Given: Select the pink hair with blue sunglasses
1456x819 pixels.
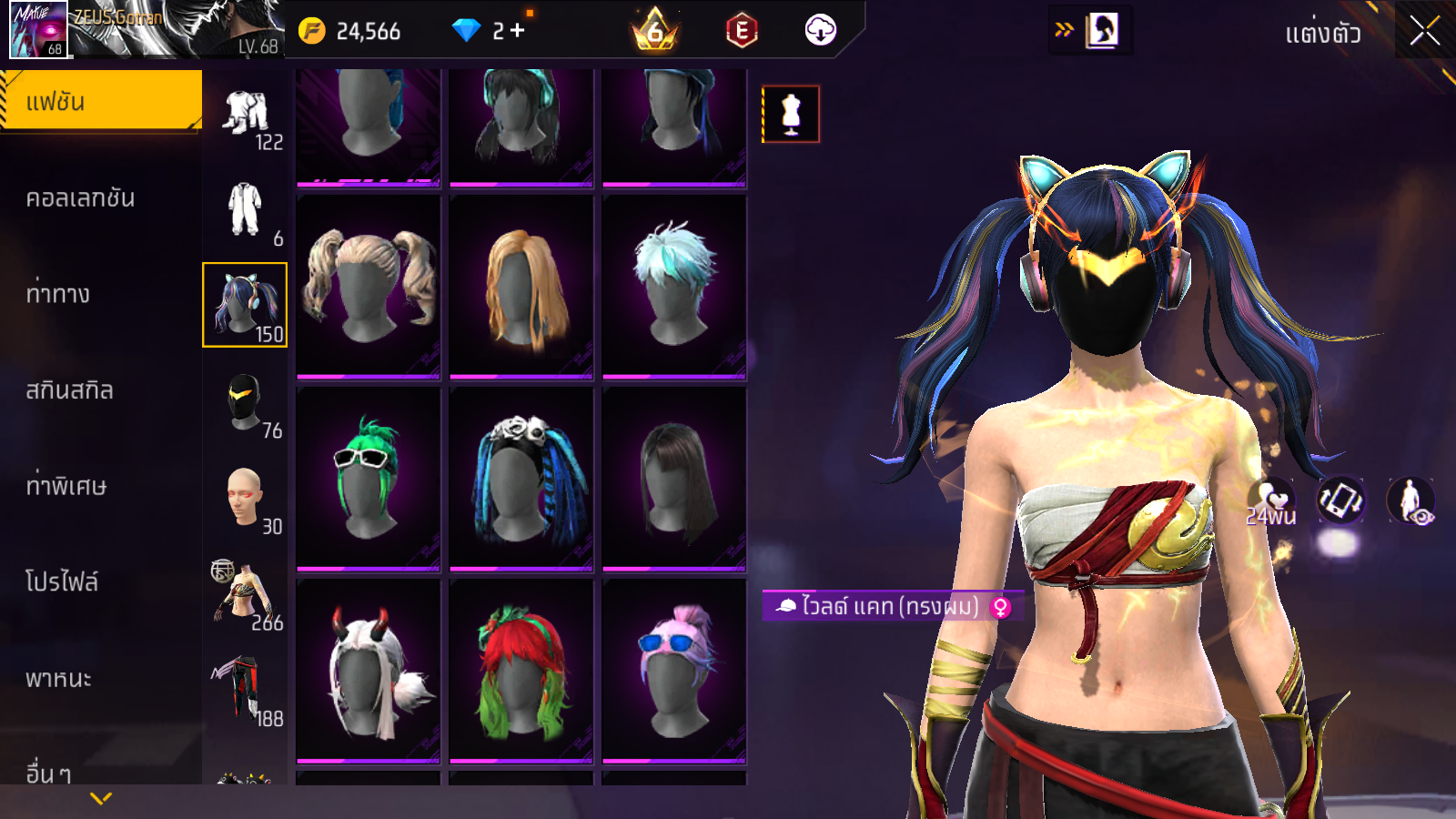Looking at the screenshot, I should (674, 672).
